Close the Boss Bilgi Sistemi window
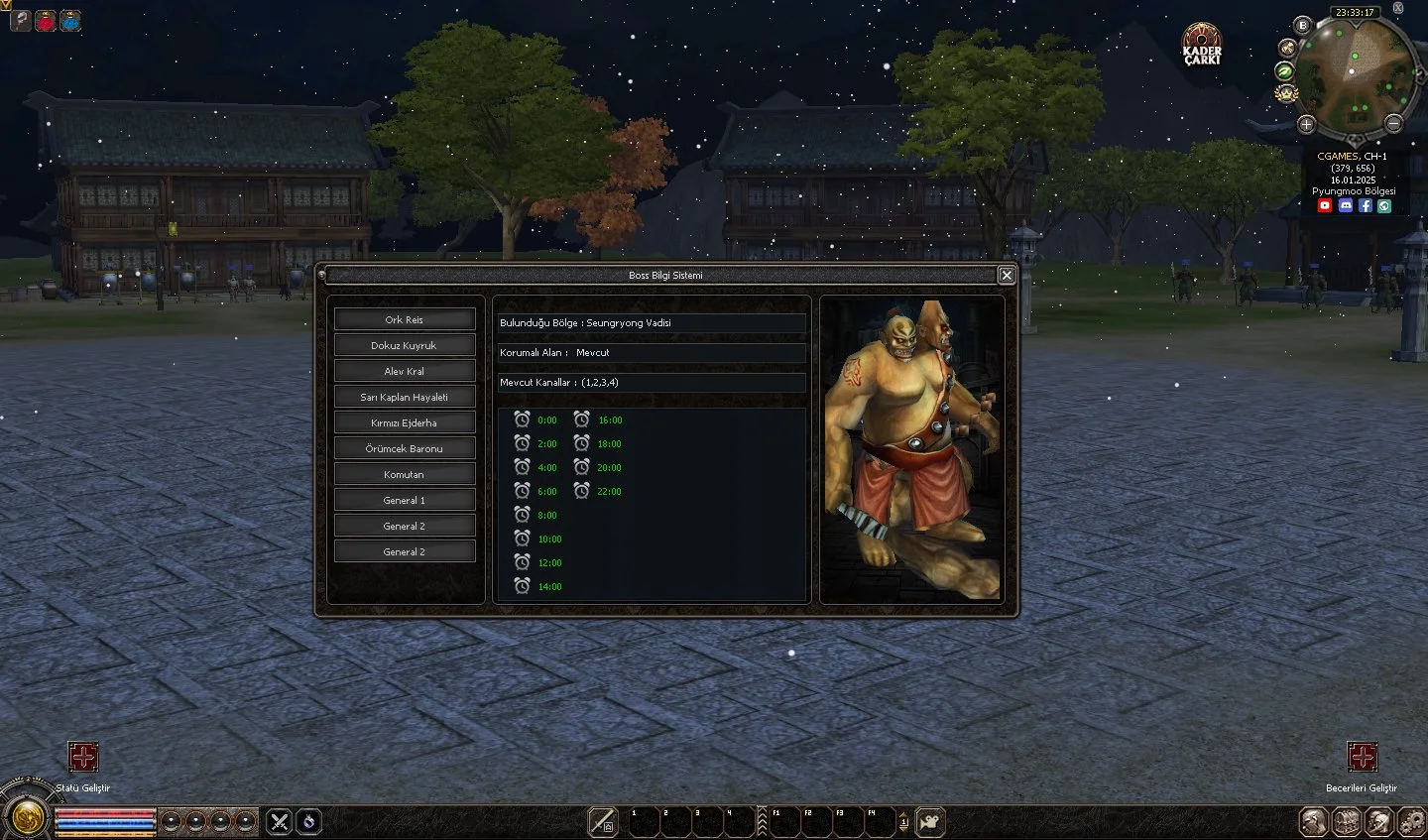This screenshot has width=1428, height=840. tap(1006, 275)
